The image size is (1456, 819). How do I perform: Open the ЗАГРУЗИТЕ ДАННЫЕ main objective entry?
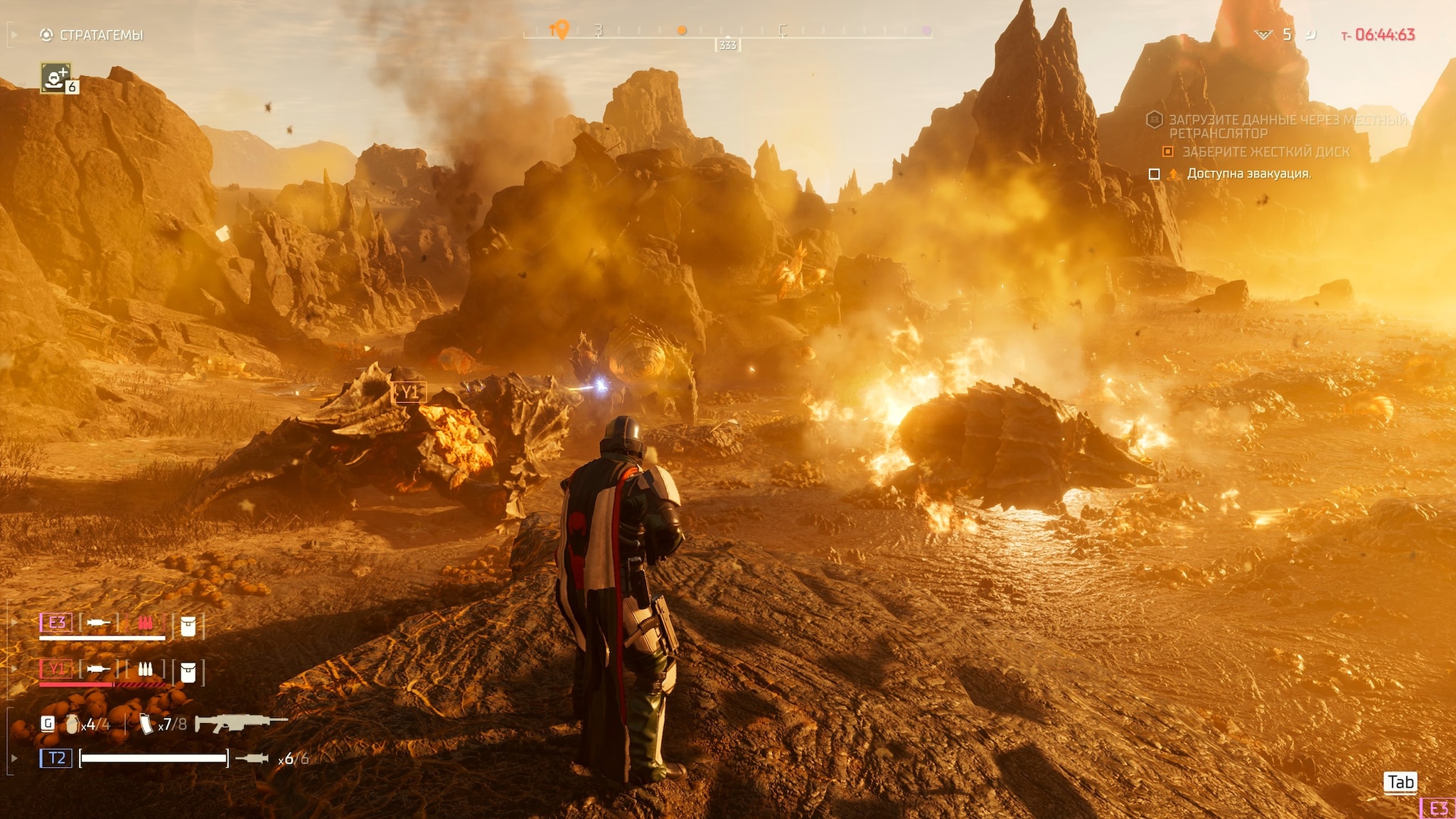click(x=1287, y=126)
